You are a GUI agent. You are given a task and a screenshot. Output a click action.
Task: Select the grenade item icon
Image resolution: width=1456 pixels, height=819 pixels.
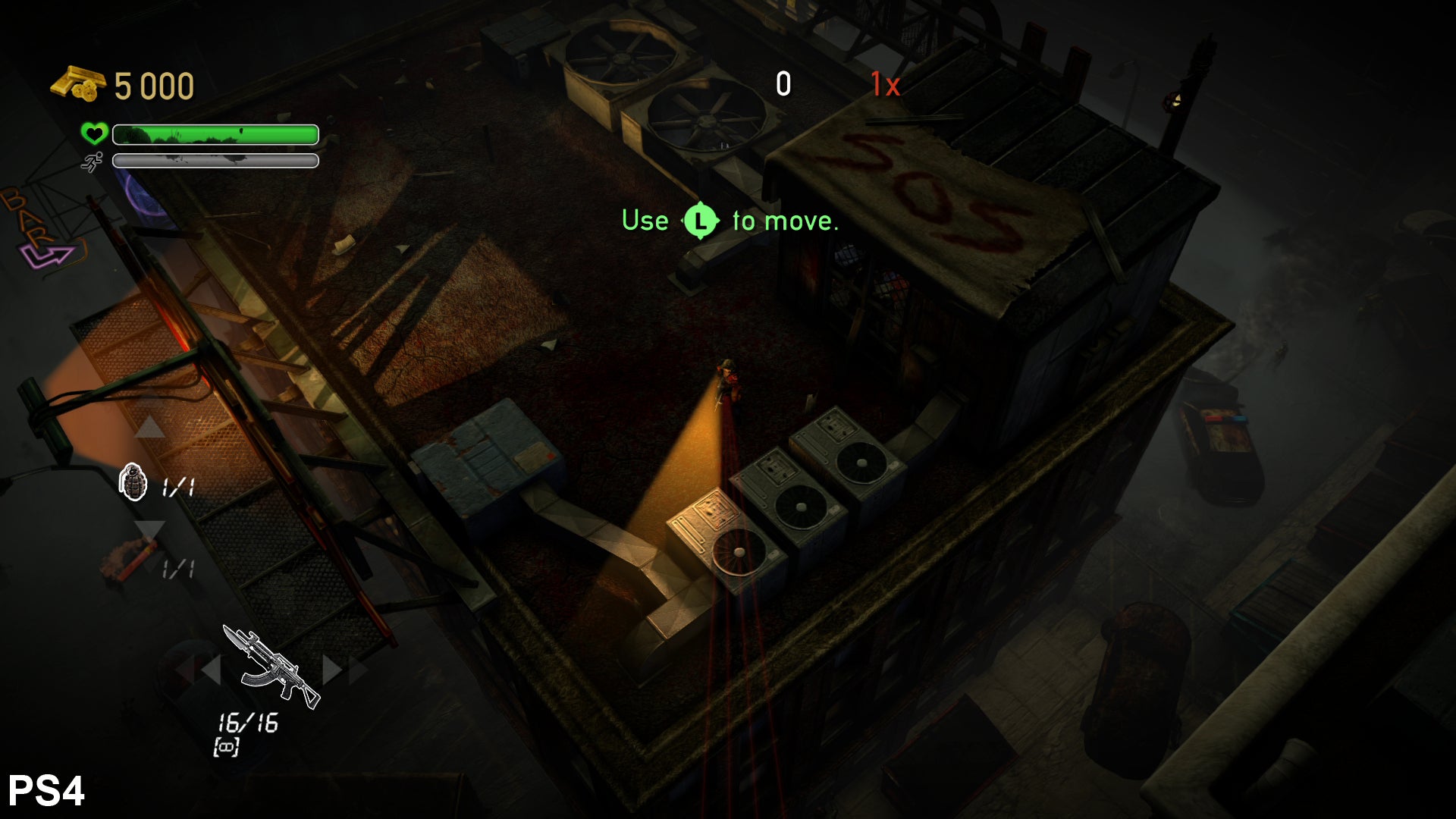tap(133, 482)
